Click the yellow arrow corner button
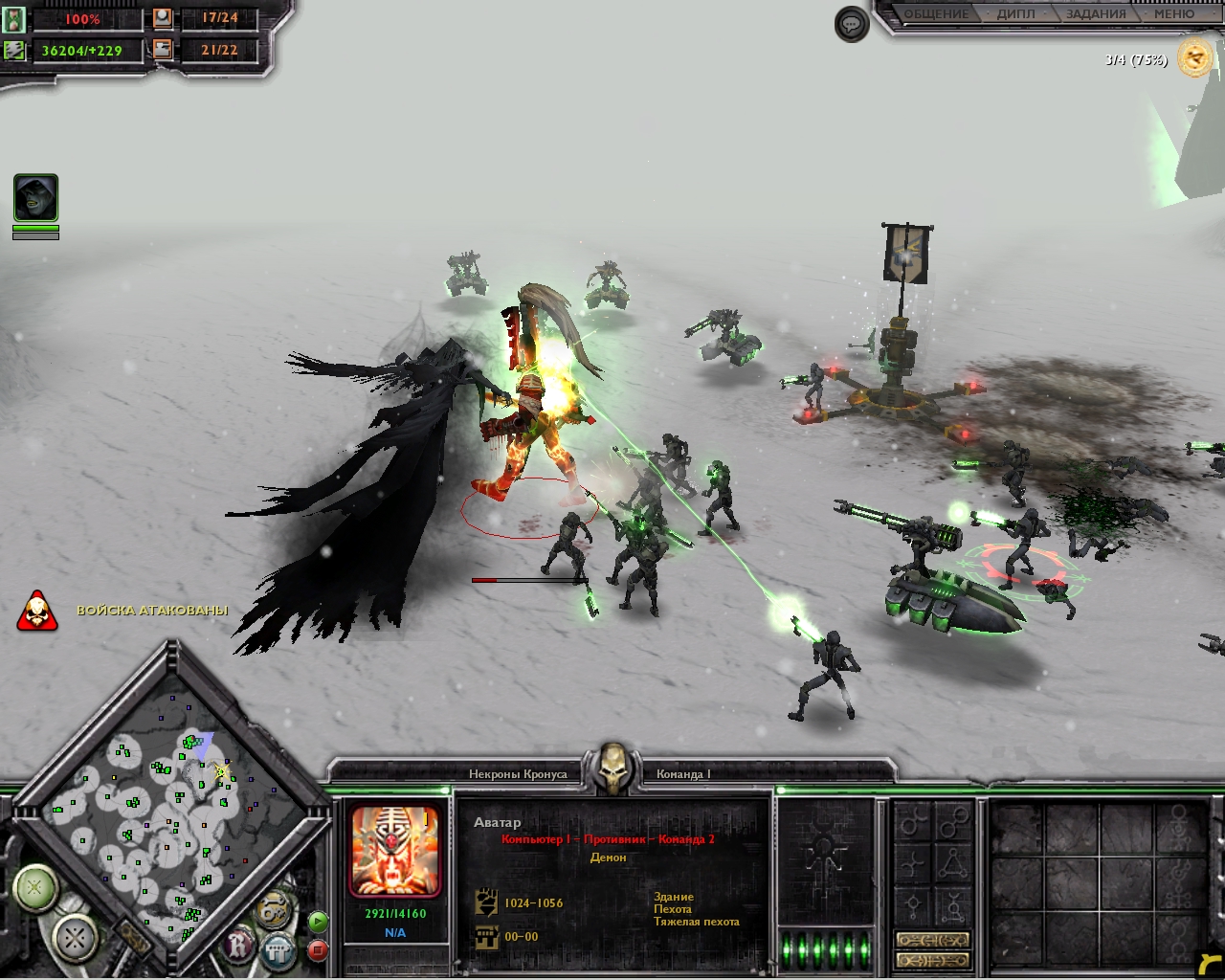Image resolution: width=1225 pixels, height=980 pixels. coord(1209,964)
